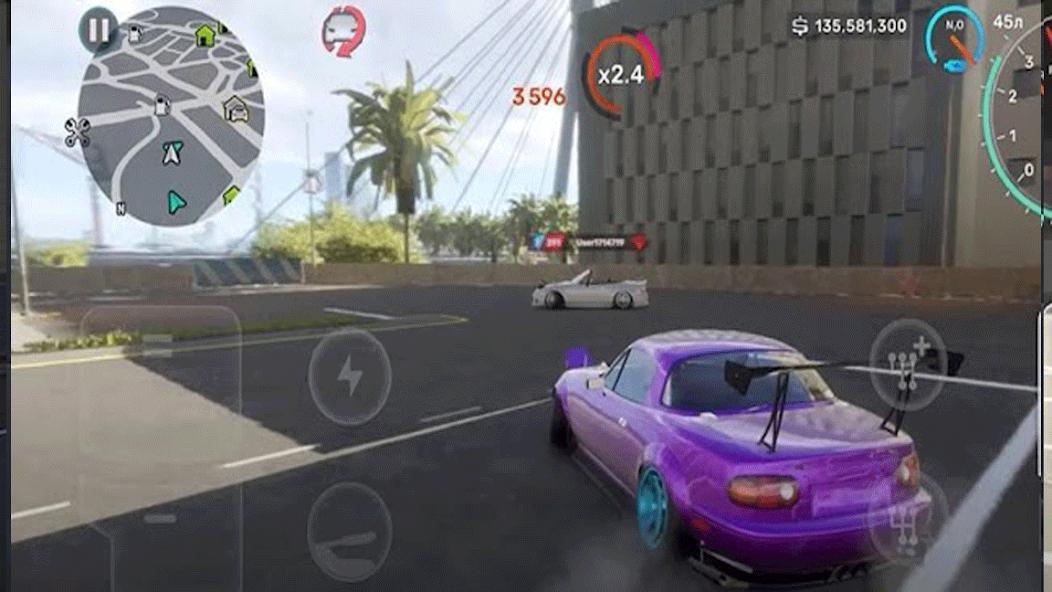Pull the handbrake lever button
The width and height of the screenshot is (1052, 592).
point(349,531)
